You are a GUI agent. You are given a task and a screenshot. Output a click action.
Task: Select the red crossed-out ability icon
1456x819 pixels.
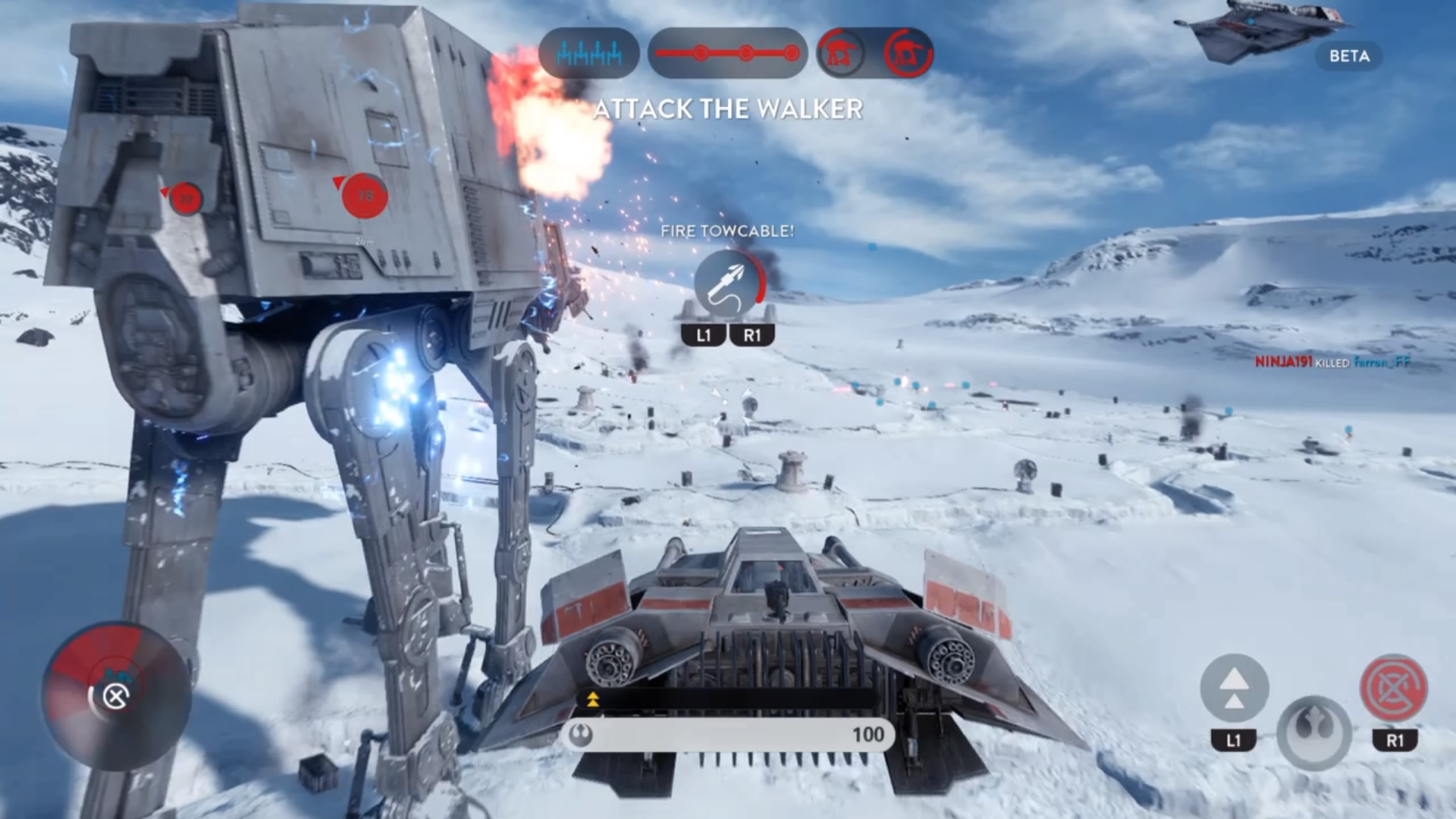(x=1394, y=689)
